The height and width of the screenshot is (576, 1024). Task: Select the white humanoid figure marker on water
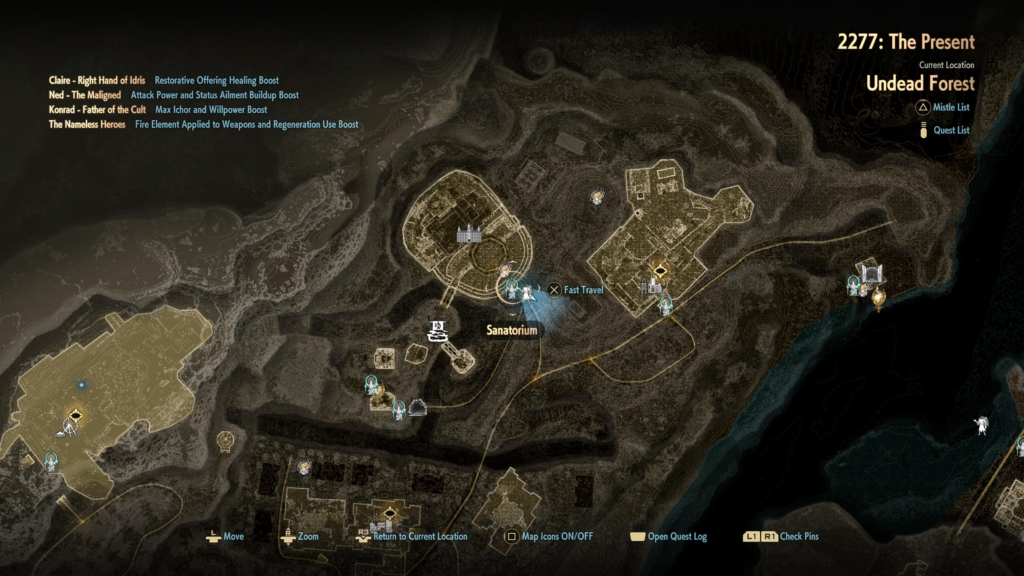tap(983, 426)
